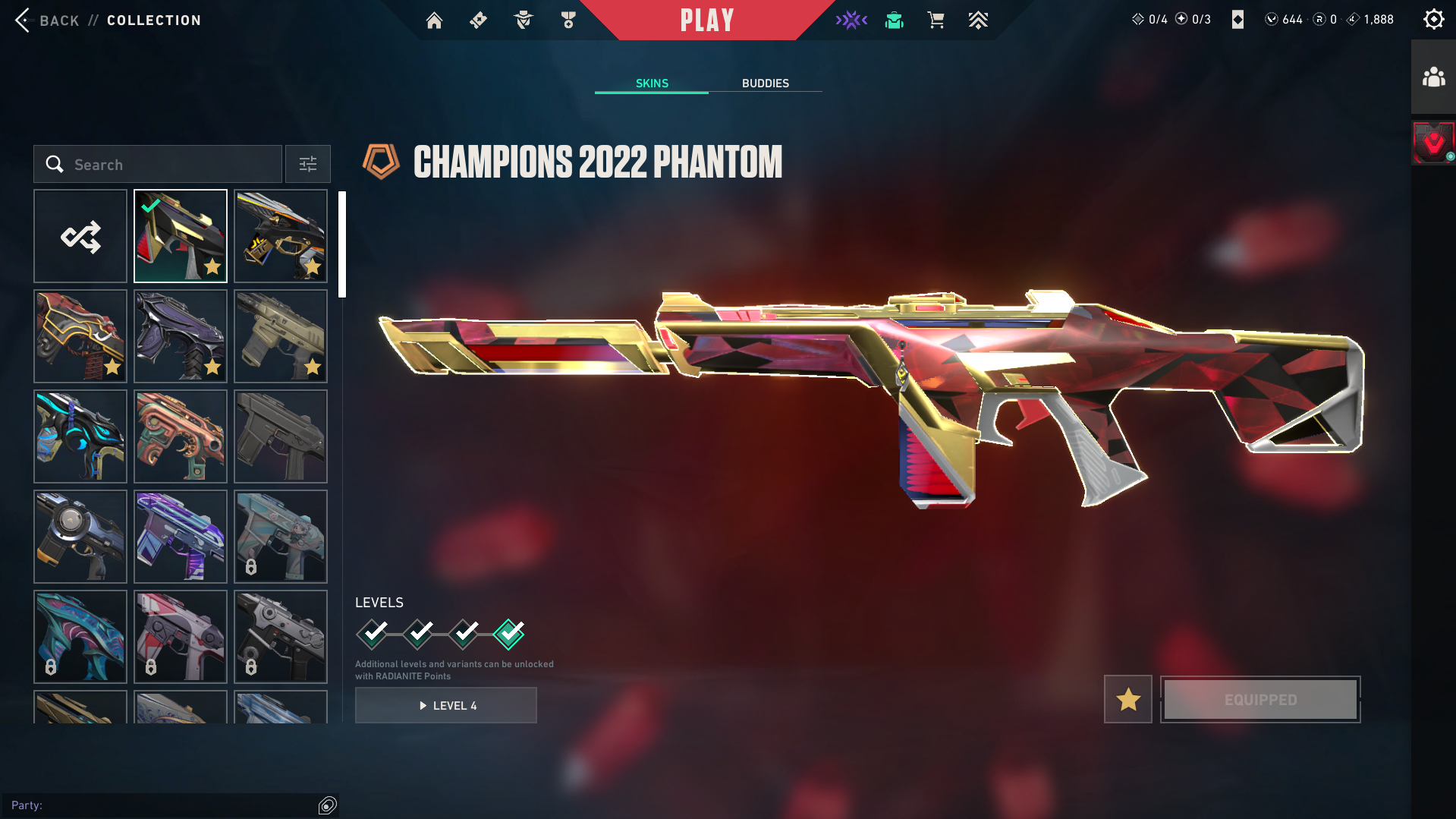Click the skin Search field
This screenshot has height=819, width=1456.
click(x=158, y=165)
